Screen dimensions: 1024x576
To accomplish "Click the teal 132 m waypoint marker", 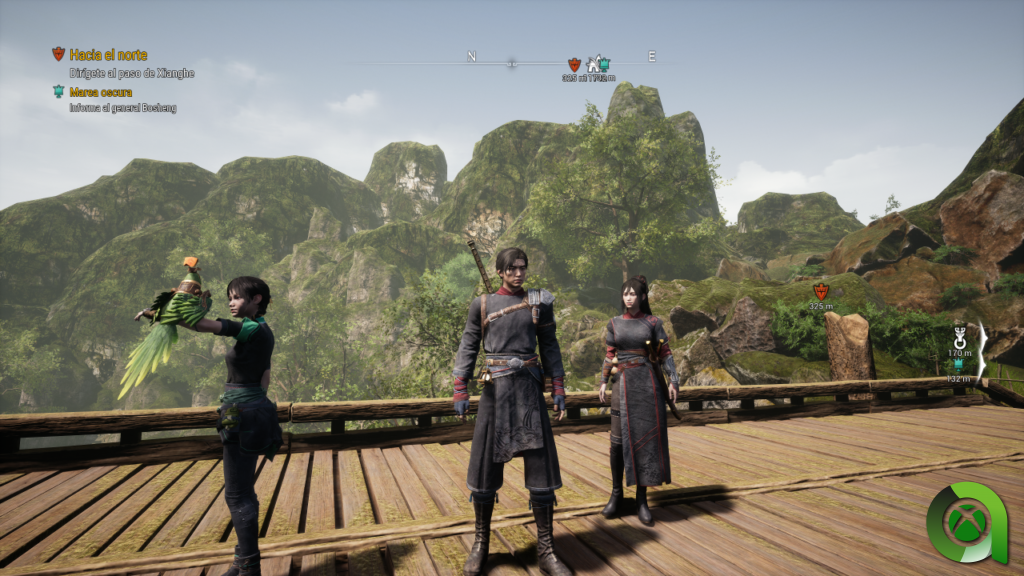I will click(x=960, y=365).
